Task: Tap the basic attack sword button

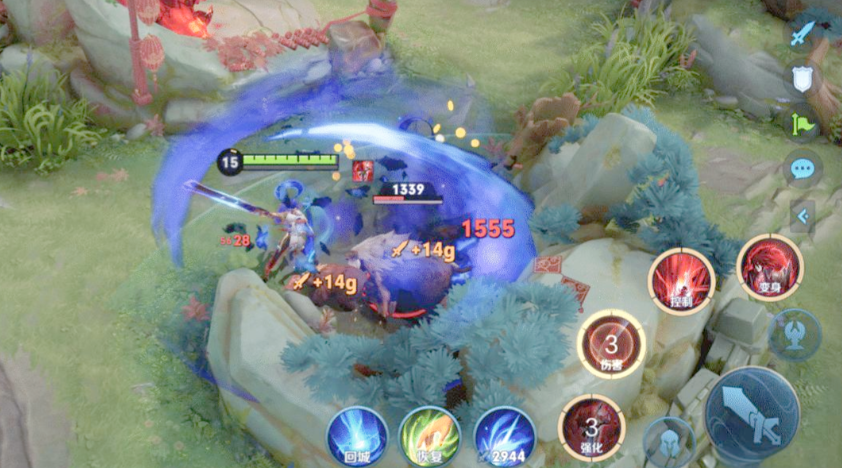Action: pos(752,412)
